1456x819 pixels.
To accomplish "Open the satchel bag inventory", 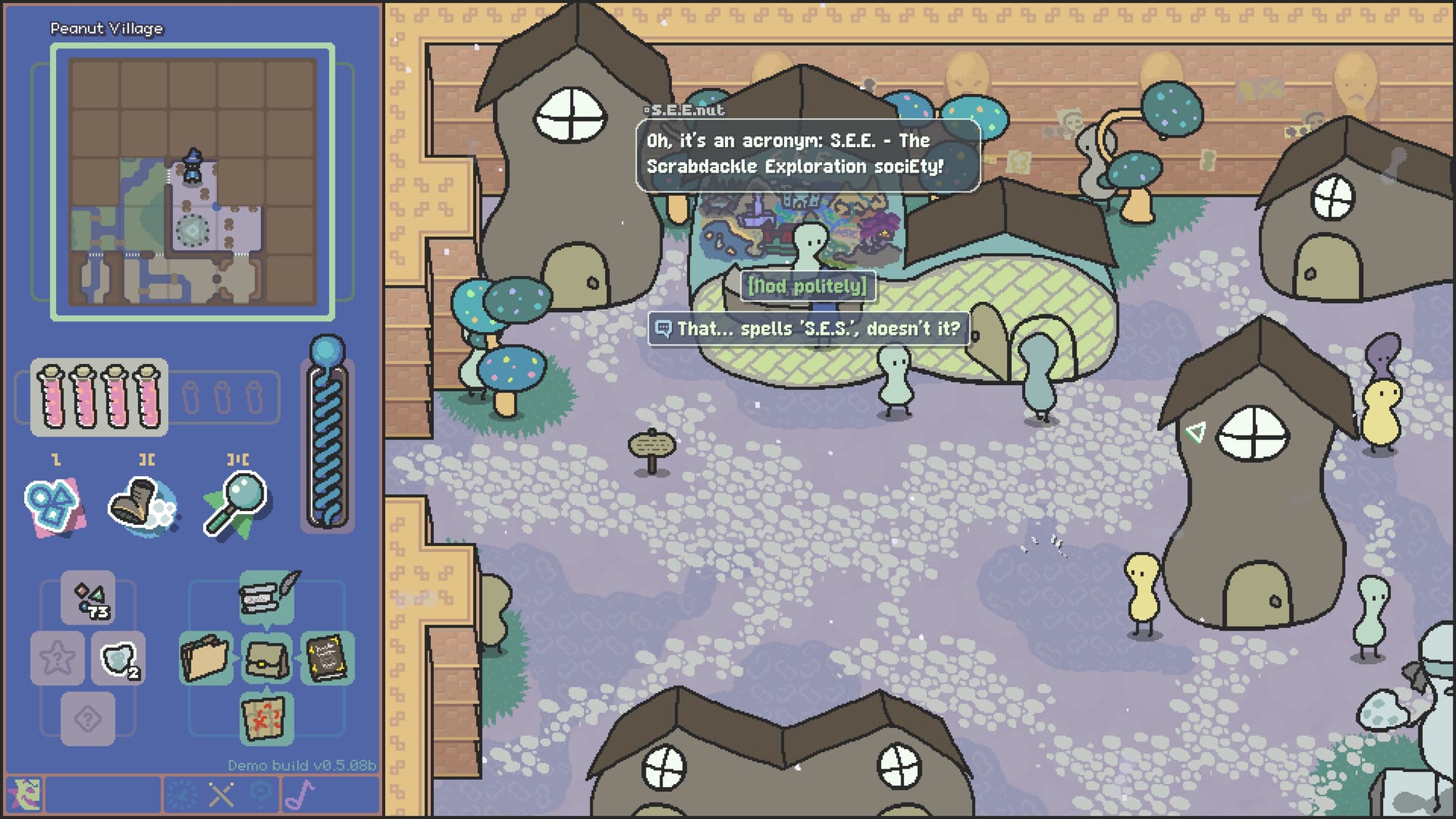I will coord(266,658).
